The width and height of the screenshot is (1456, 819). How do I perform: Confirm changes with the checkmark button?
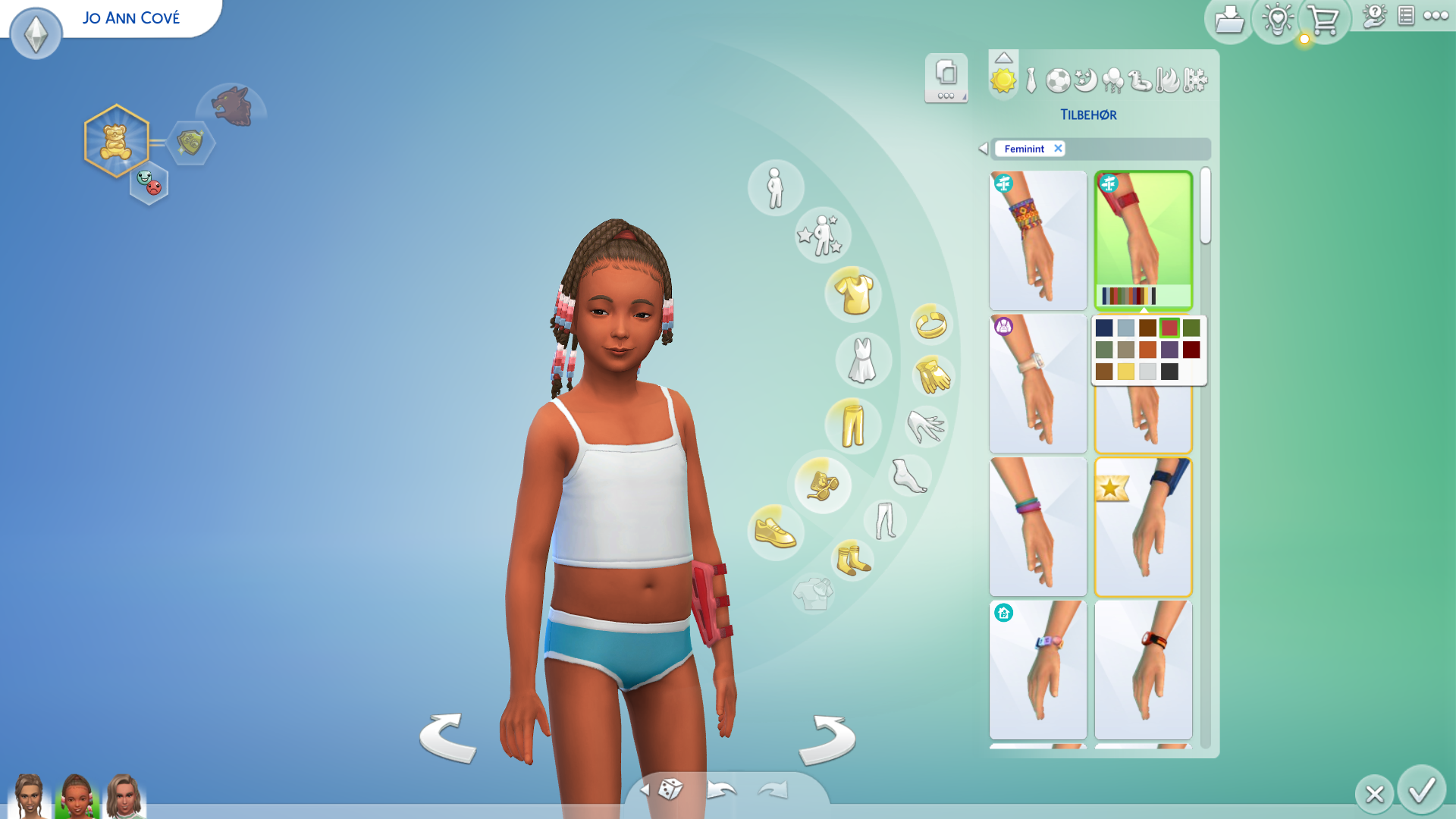click(x=1421, y=790)
